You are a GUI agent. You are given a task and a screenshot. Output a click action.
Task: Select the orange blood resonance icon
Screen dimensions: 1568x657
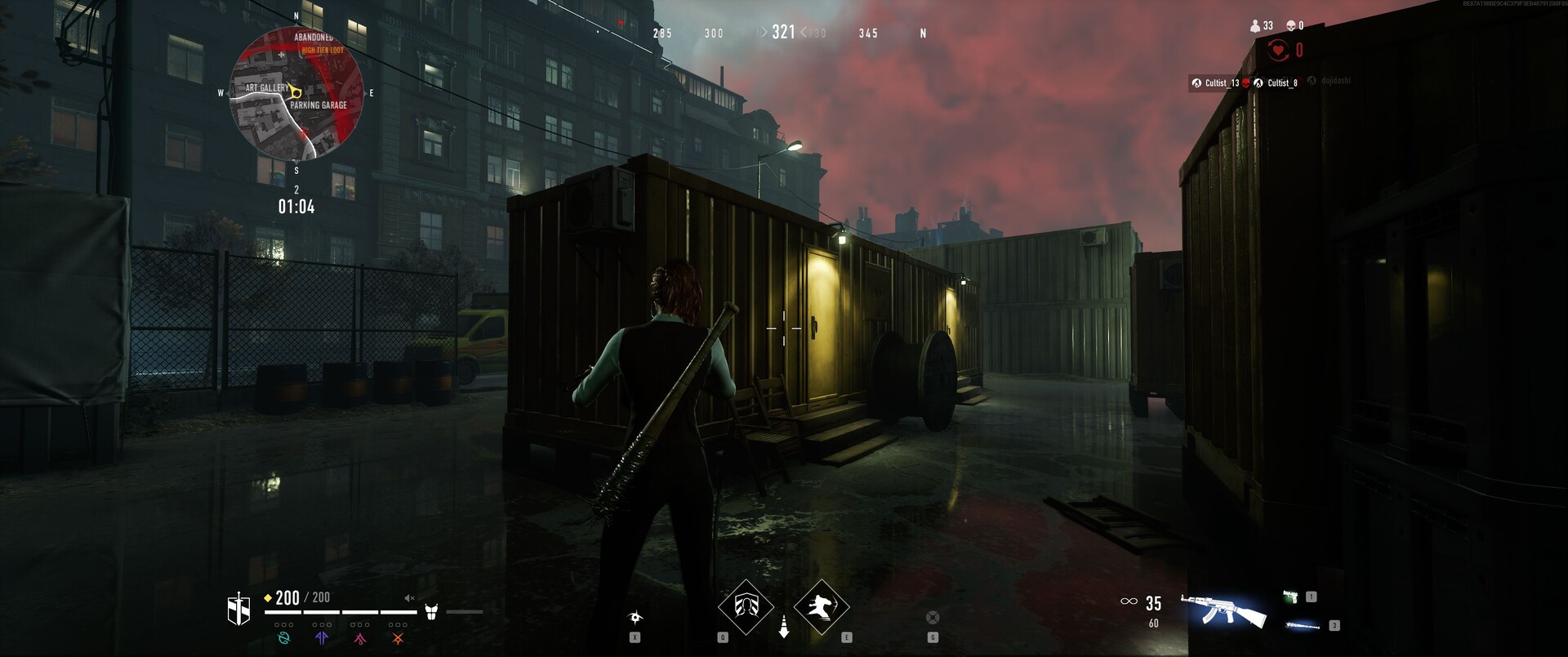(398, 638)
